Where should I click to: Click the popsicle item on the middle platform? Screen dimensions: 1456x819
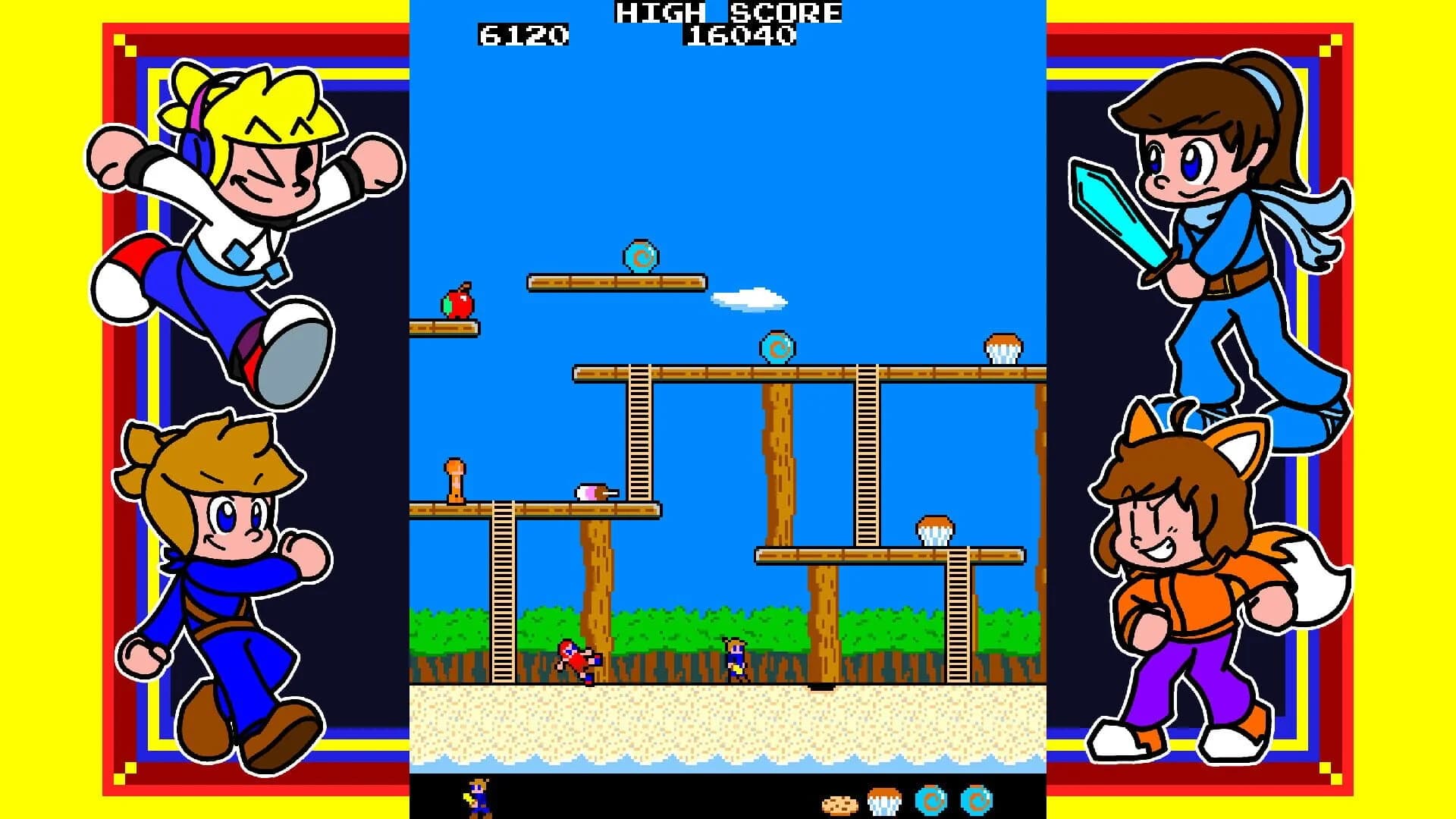pos(595,493)
